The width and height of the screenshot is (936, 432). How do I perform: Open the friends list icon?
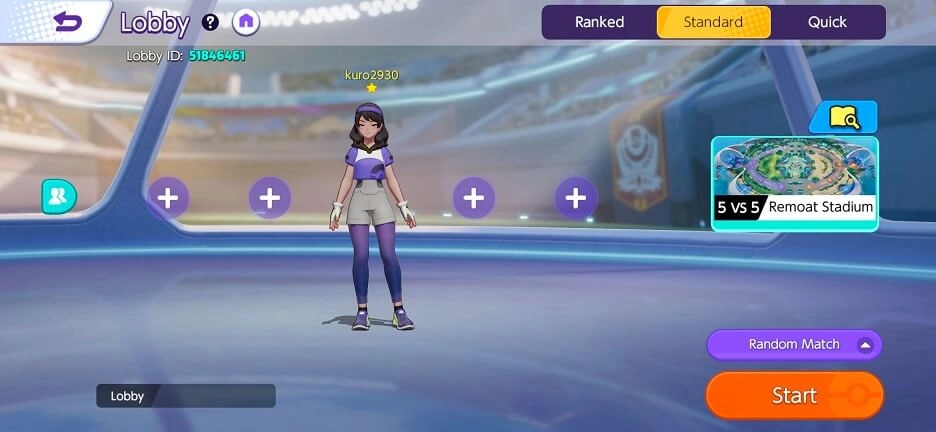[x=58, y=197]
